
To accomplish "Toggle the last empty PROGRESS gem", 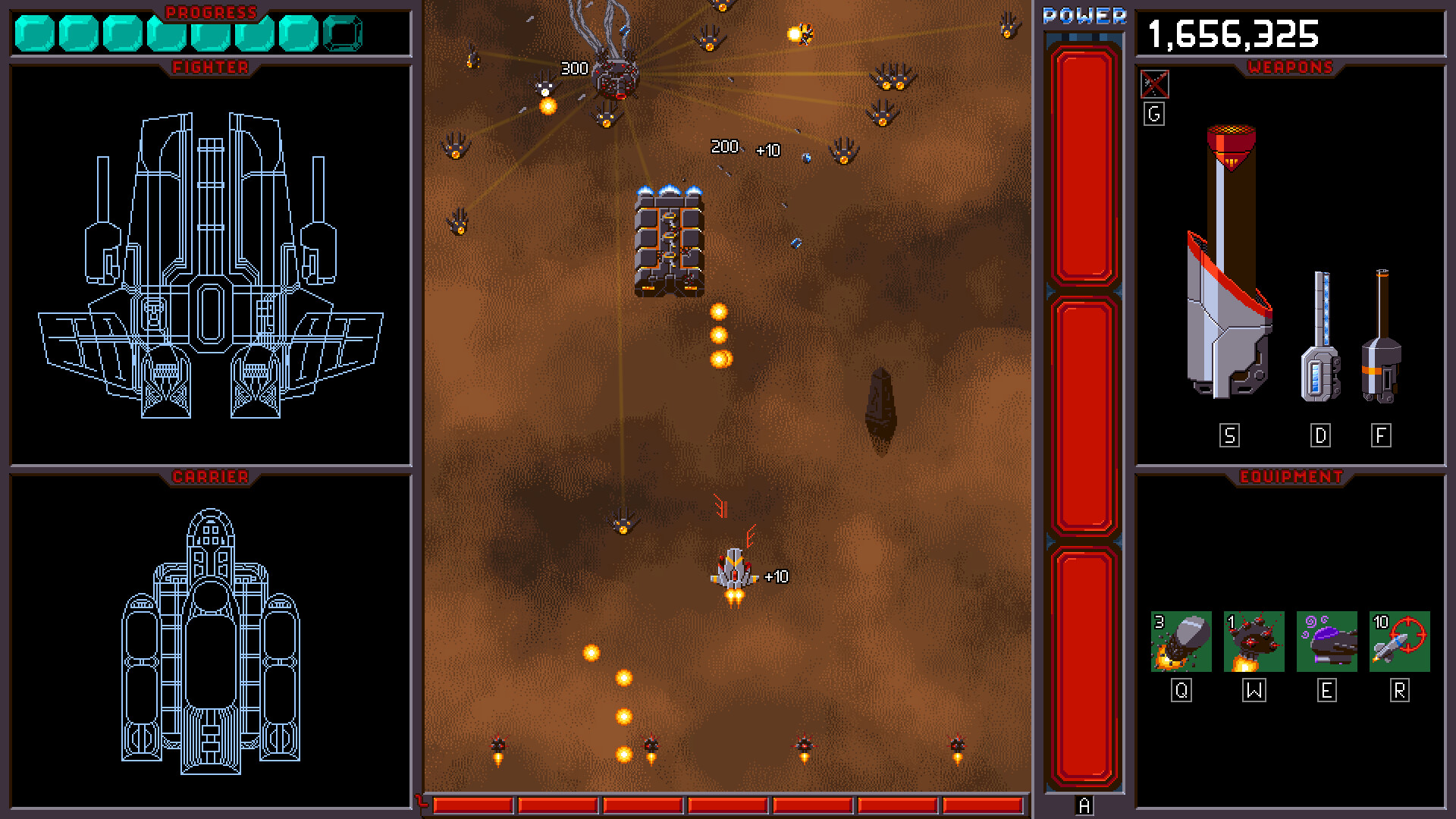I will [344, 32].
